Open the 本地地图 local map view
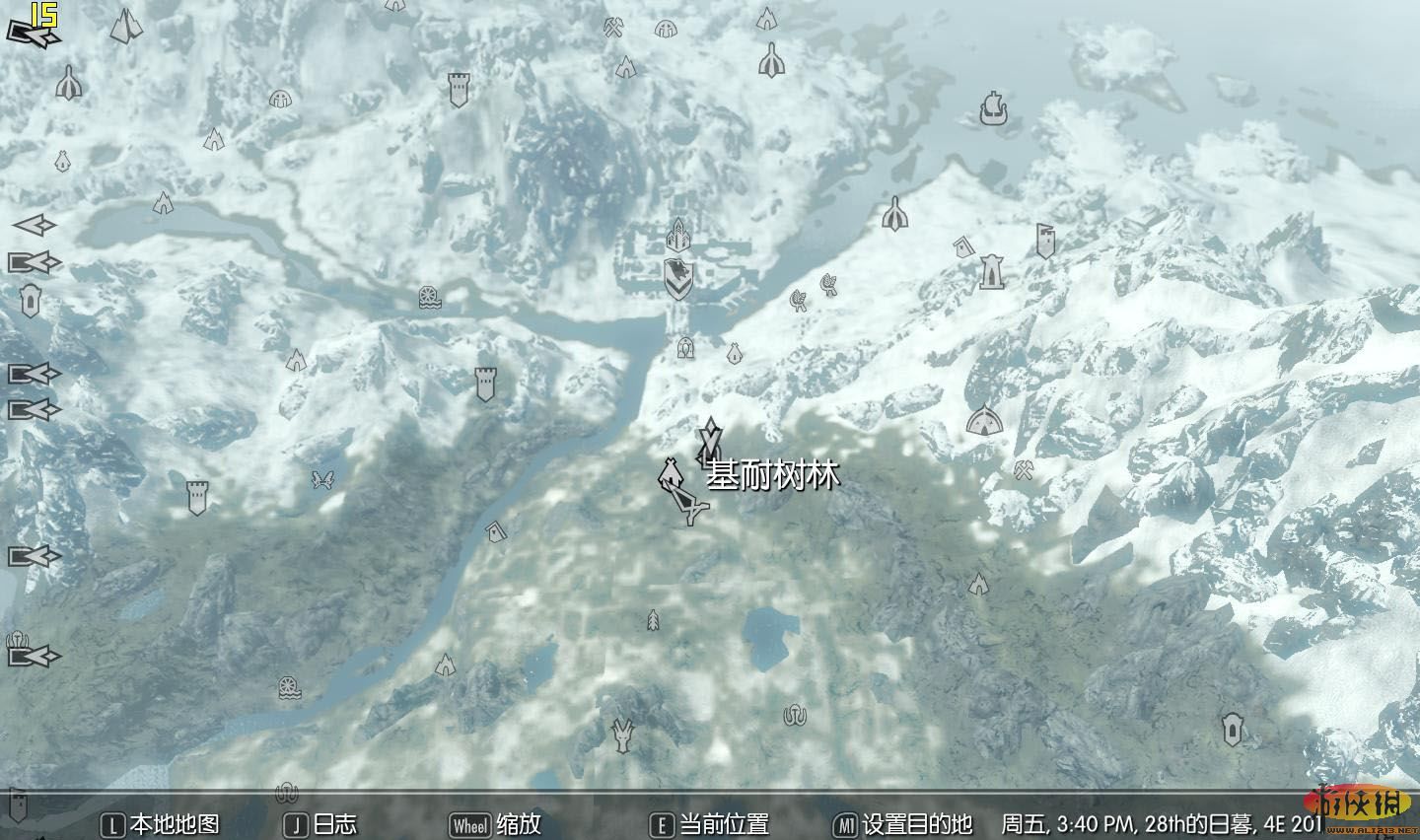Screen dimensions: 1420x840 pos(163,824)
